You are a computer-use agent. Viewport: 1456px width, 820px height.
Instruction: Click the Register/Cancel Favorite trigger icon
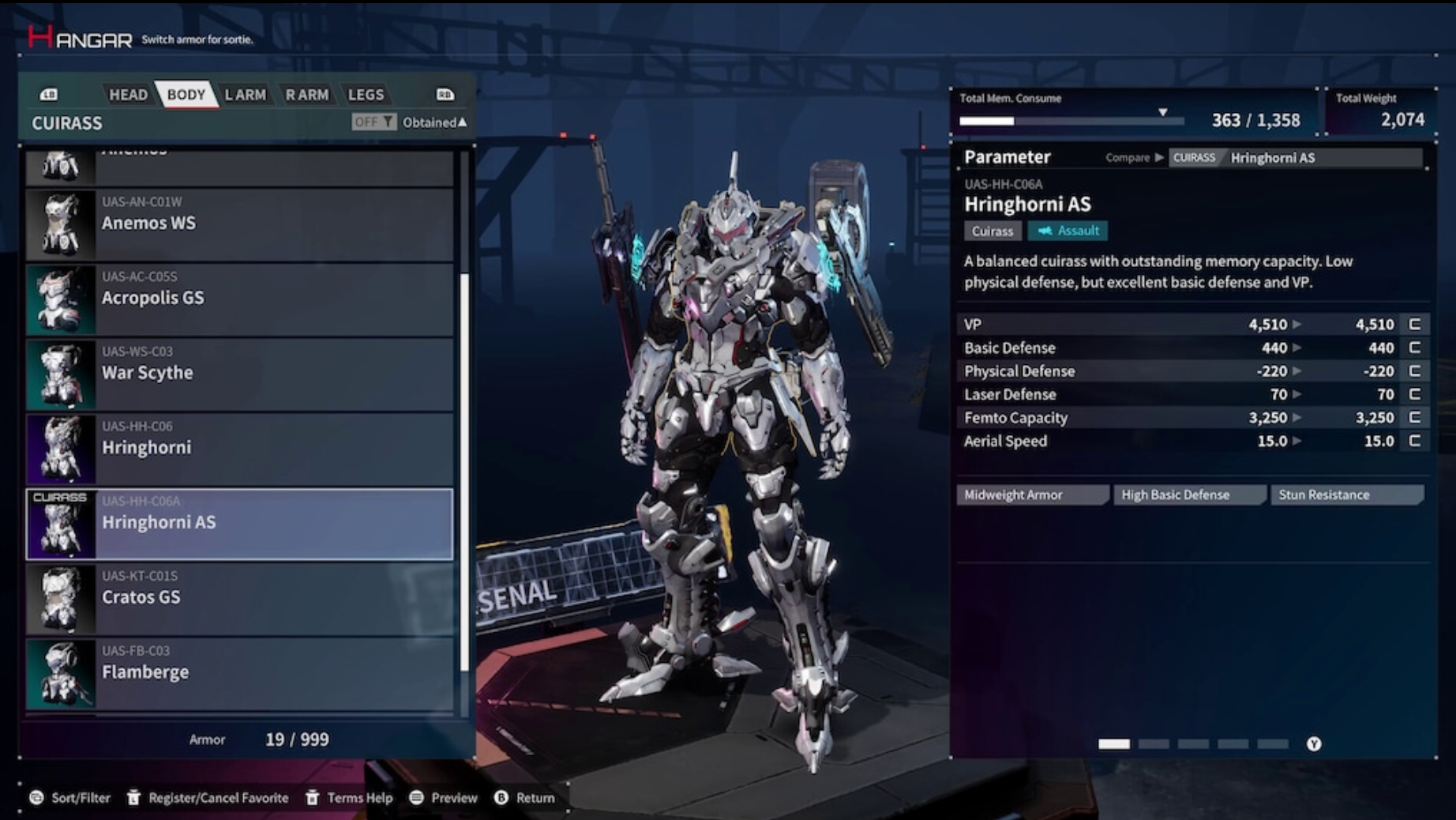[132, 798]
